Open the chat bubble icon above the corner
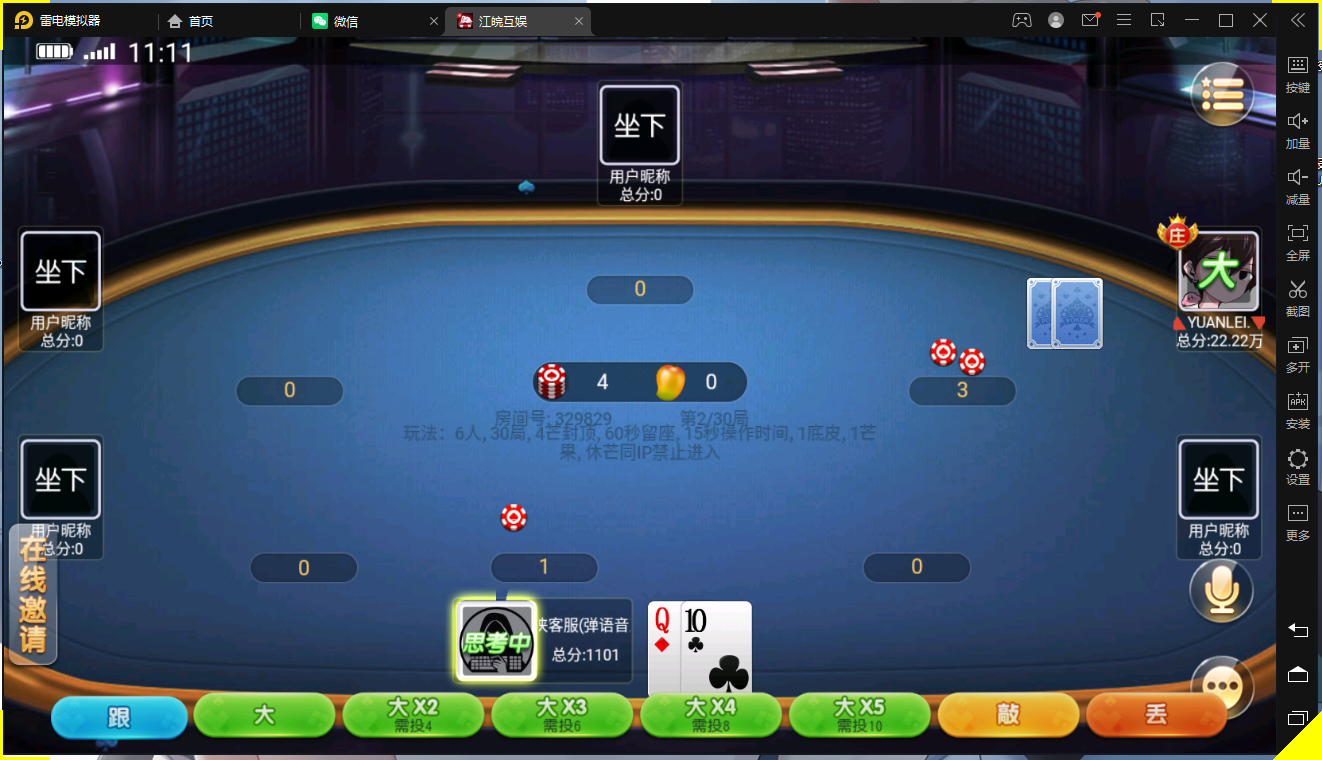Image resolution: width=1322 pixels, height=760 pixels. click(x=1221, y=687)
